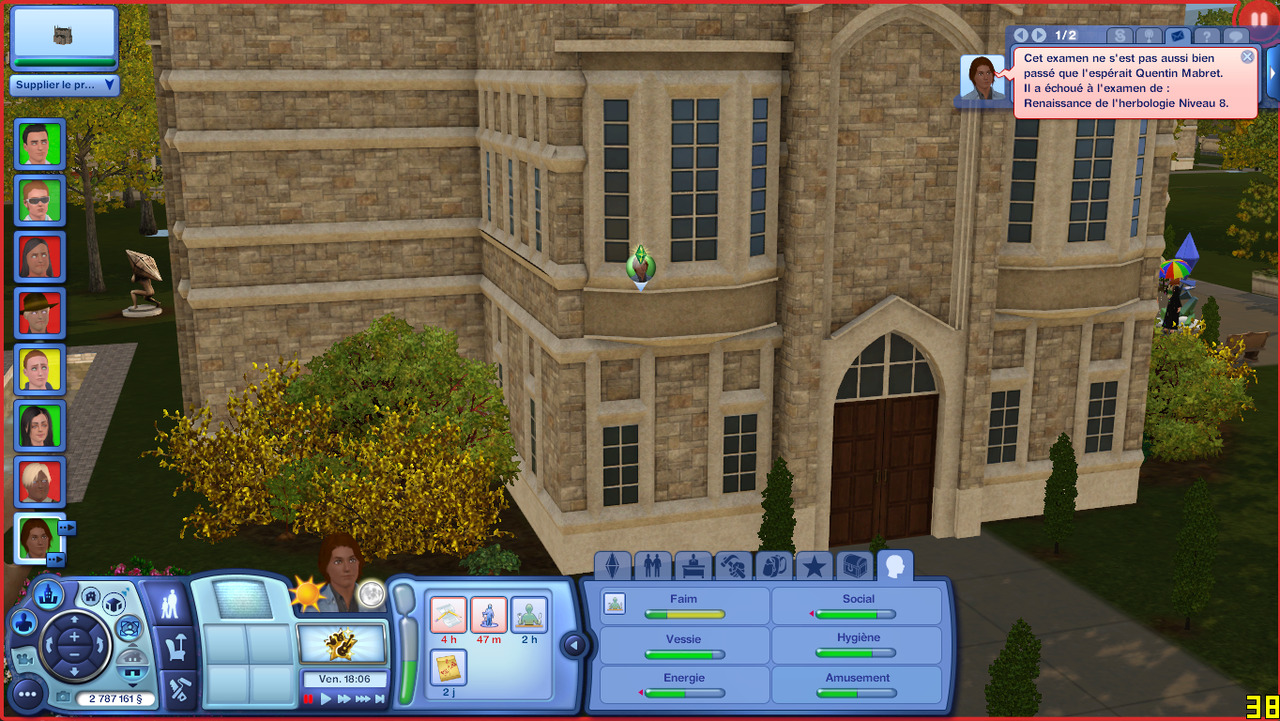Switch to the relationships tab
The width and height of the screenshot is (1280, 721).
(x=652, y=567)
